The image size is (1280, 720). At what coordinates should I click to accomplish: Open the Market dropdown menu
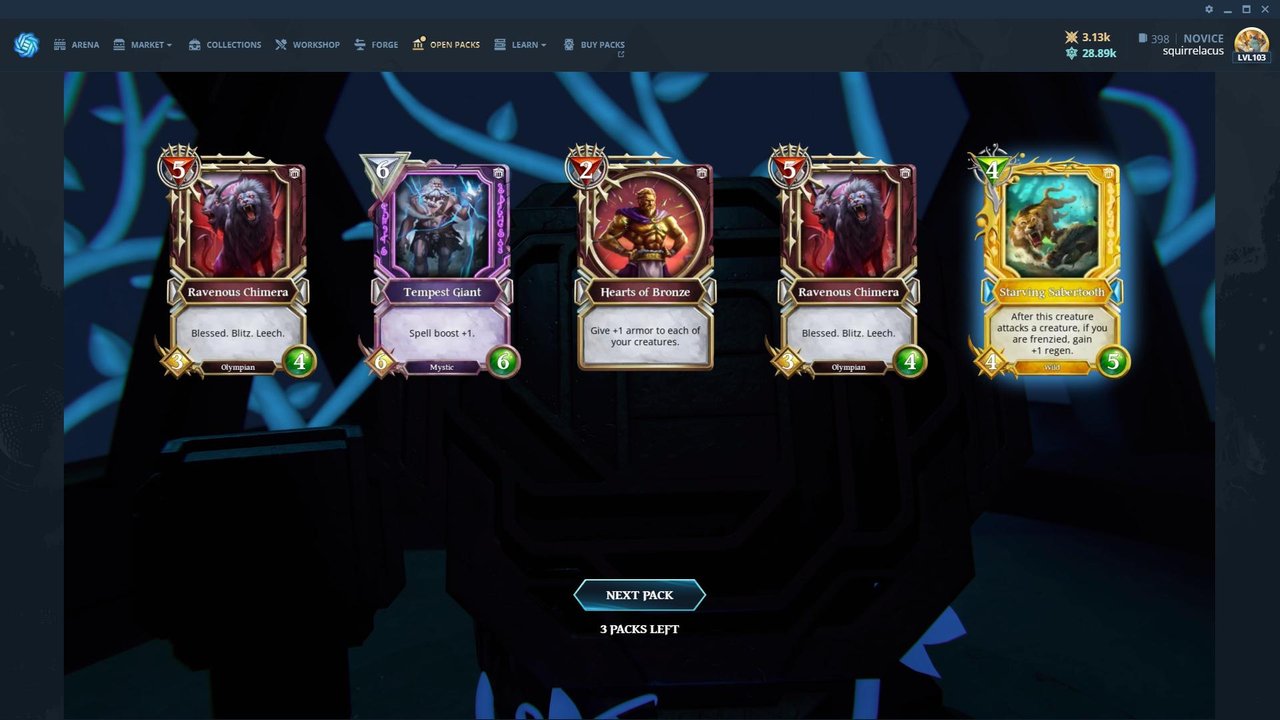click(x=143, y=45)
